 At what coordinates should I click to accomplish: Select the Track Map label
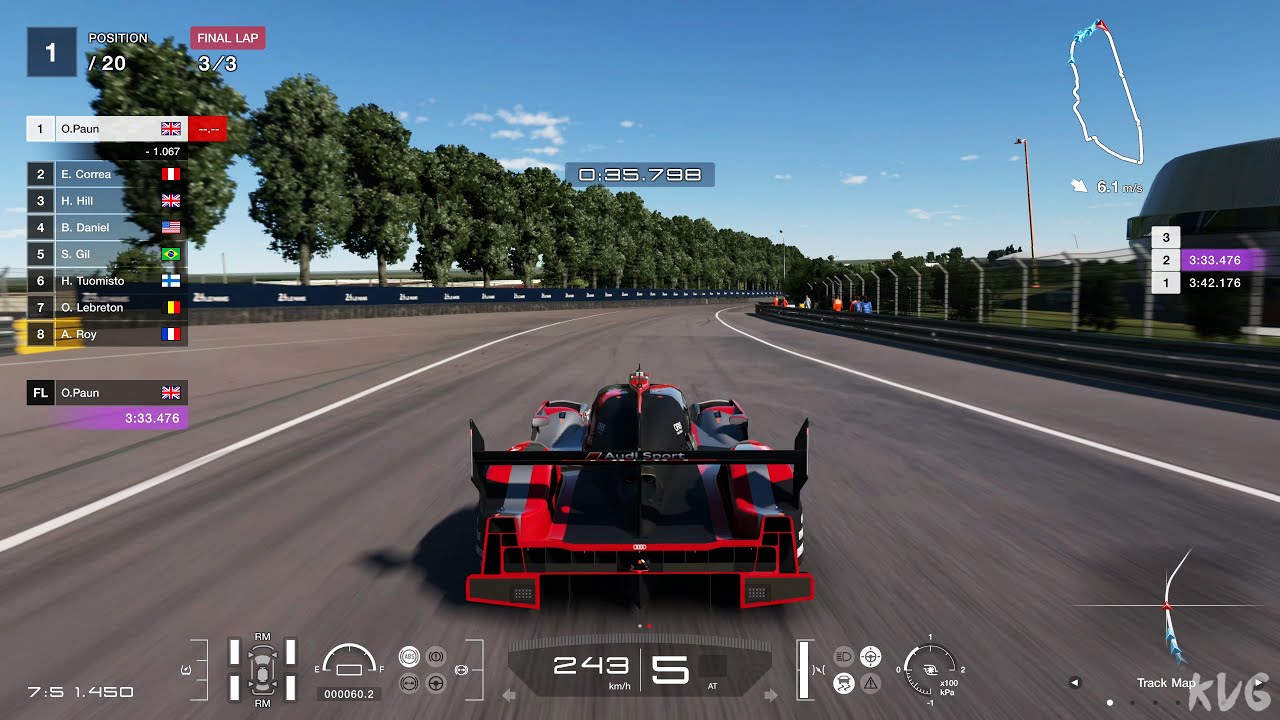click(x=1166, y=683)
